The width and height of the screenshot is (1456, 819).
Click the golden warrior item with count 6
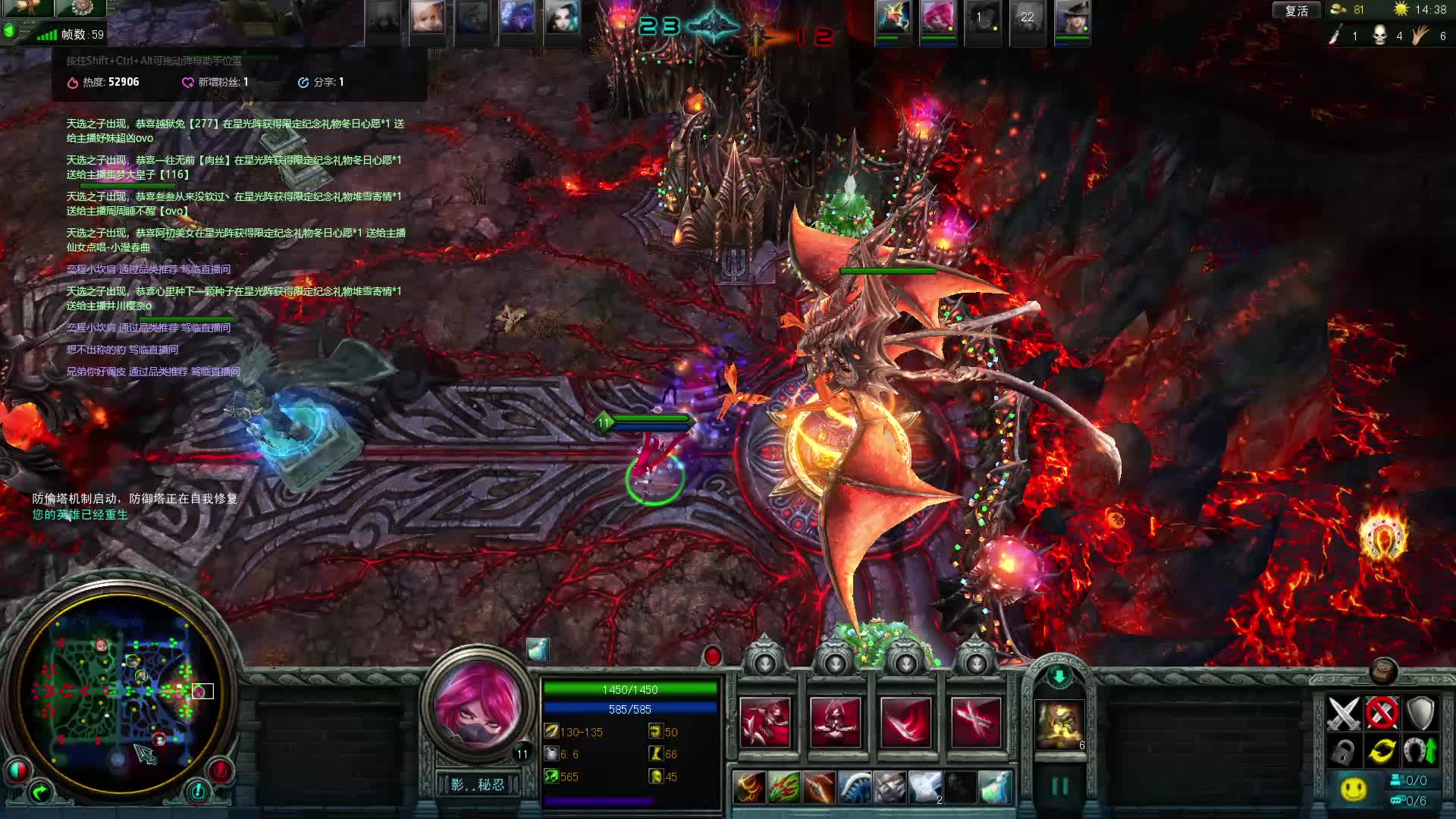click(1059, 725)
